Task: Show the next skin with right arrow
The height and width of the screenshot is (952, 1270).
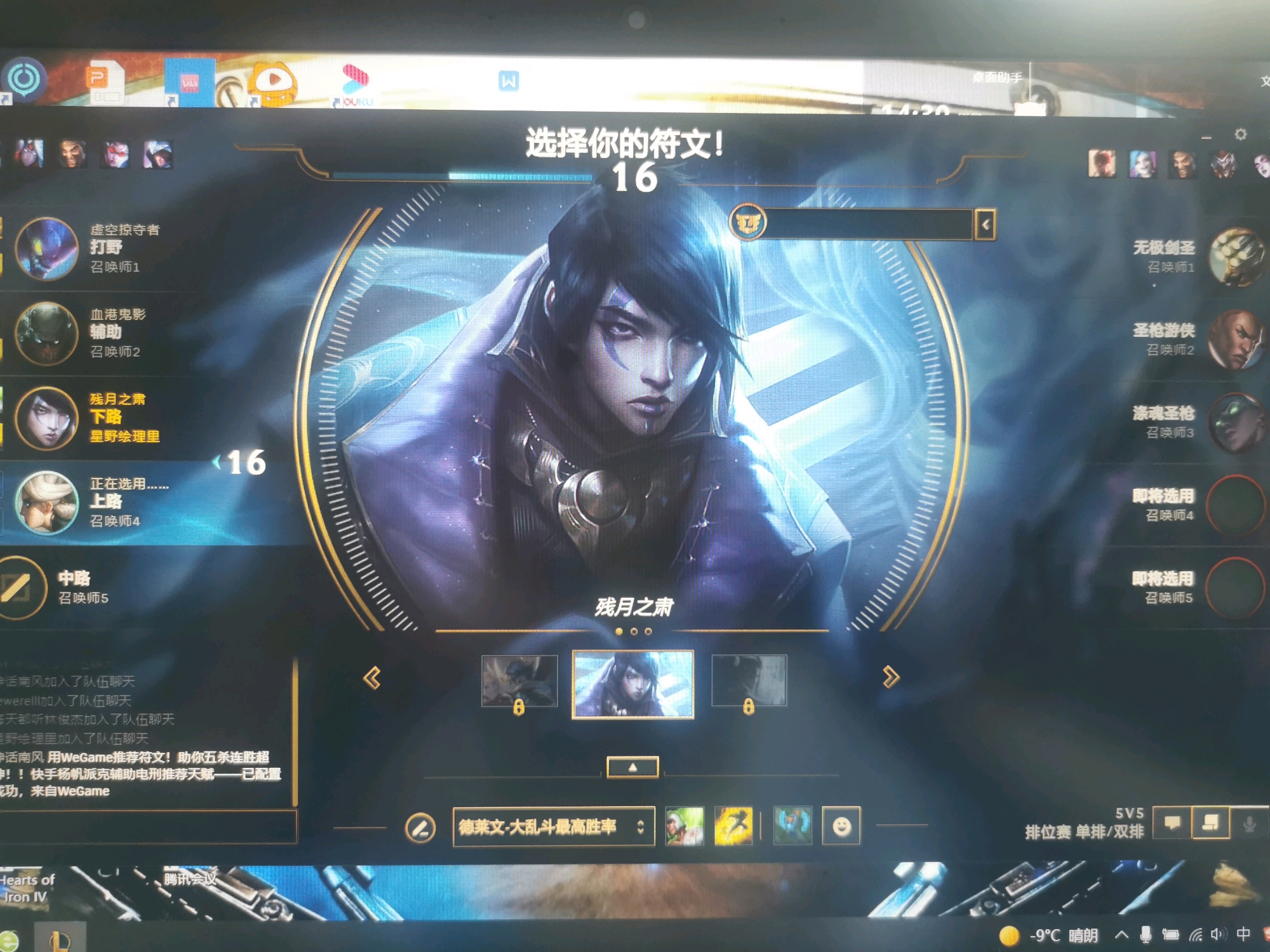Action: (x=890, y=677)
